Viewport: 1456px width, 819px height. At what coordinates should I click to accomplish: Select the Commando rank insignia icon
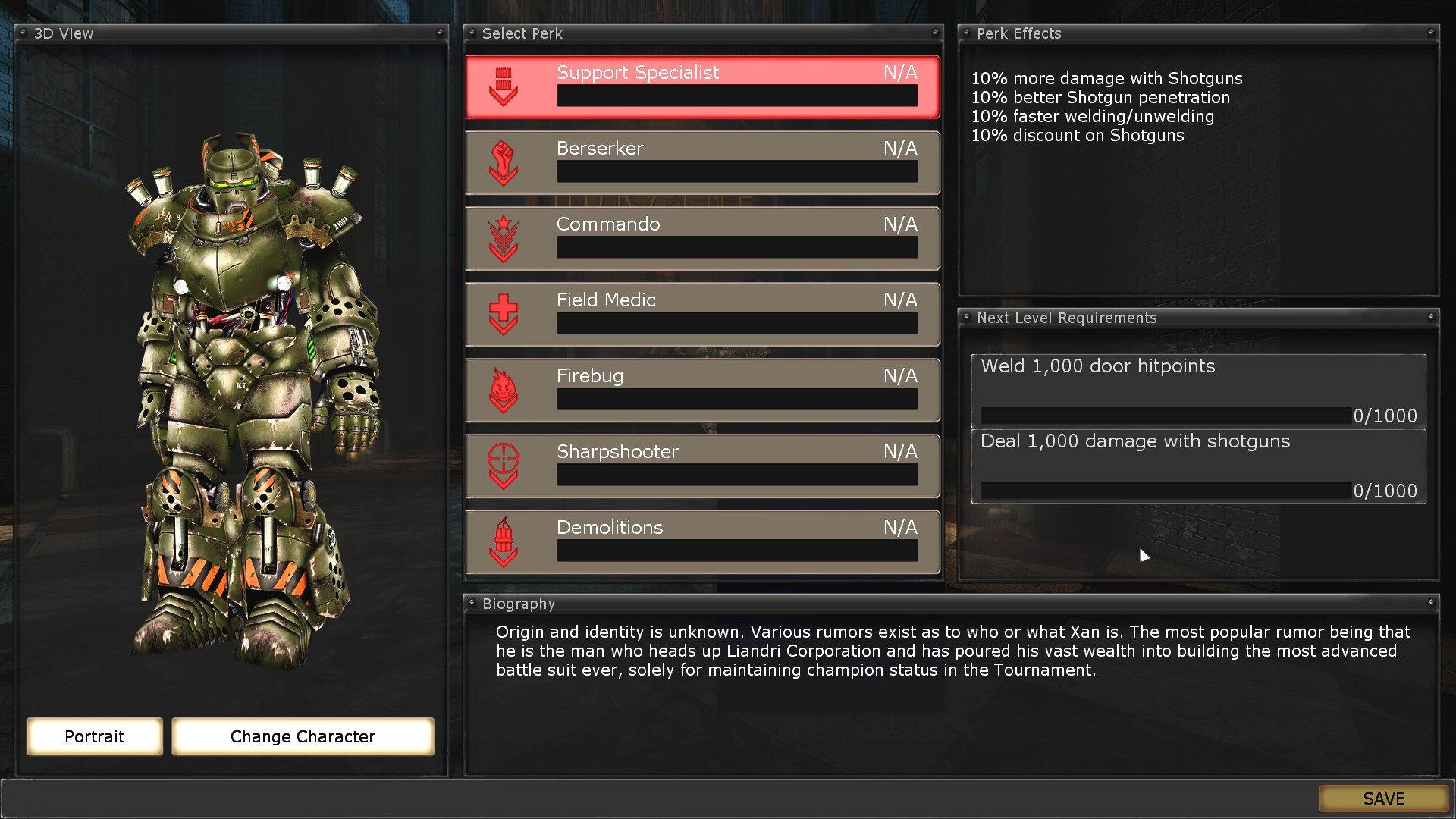[503, 238]
